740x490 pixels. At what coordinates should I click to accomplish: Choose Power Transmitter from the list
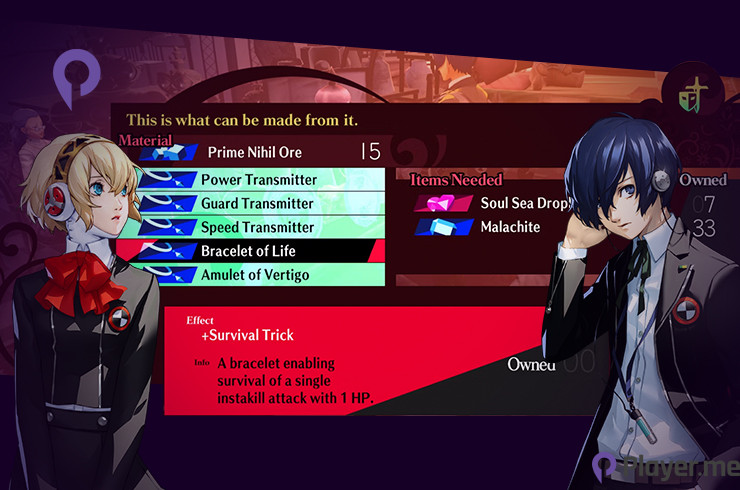coord(258,180)
